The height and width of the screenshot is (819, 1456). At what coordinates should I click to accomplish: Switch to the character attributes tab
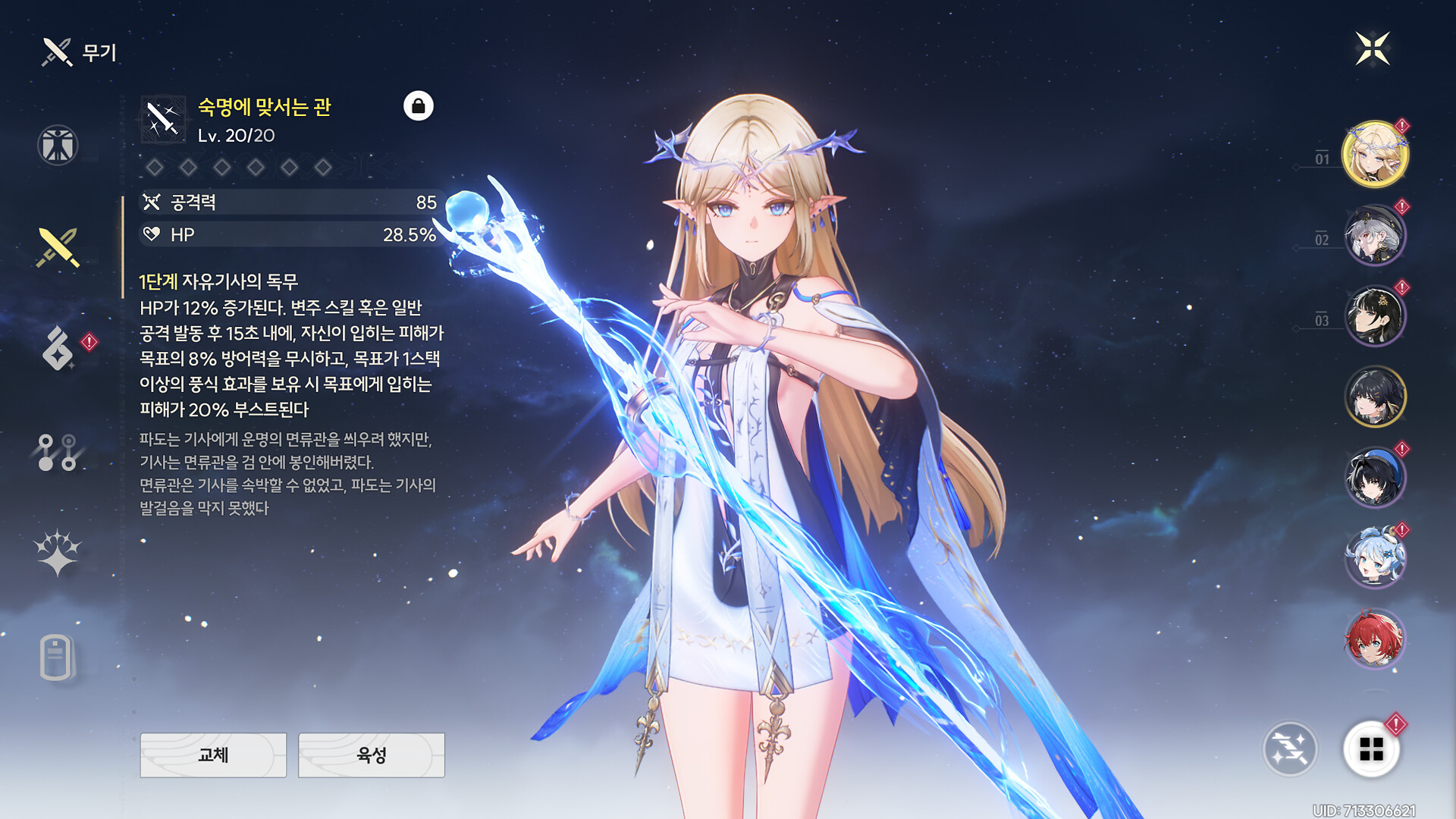tap(58, 145)
